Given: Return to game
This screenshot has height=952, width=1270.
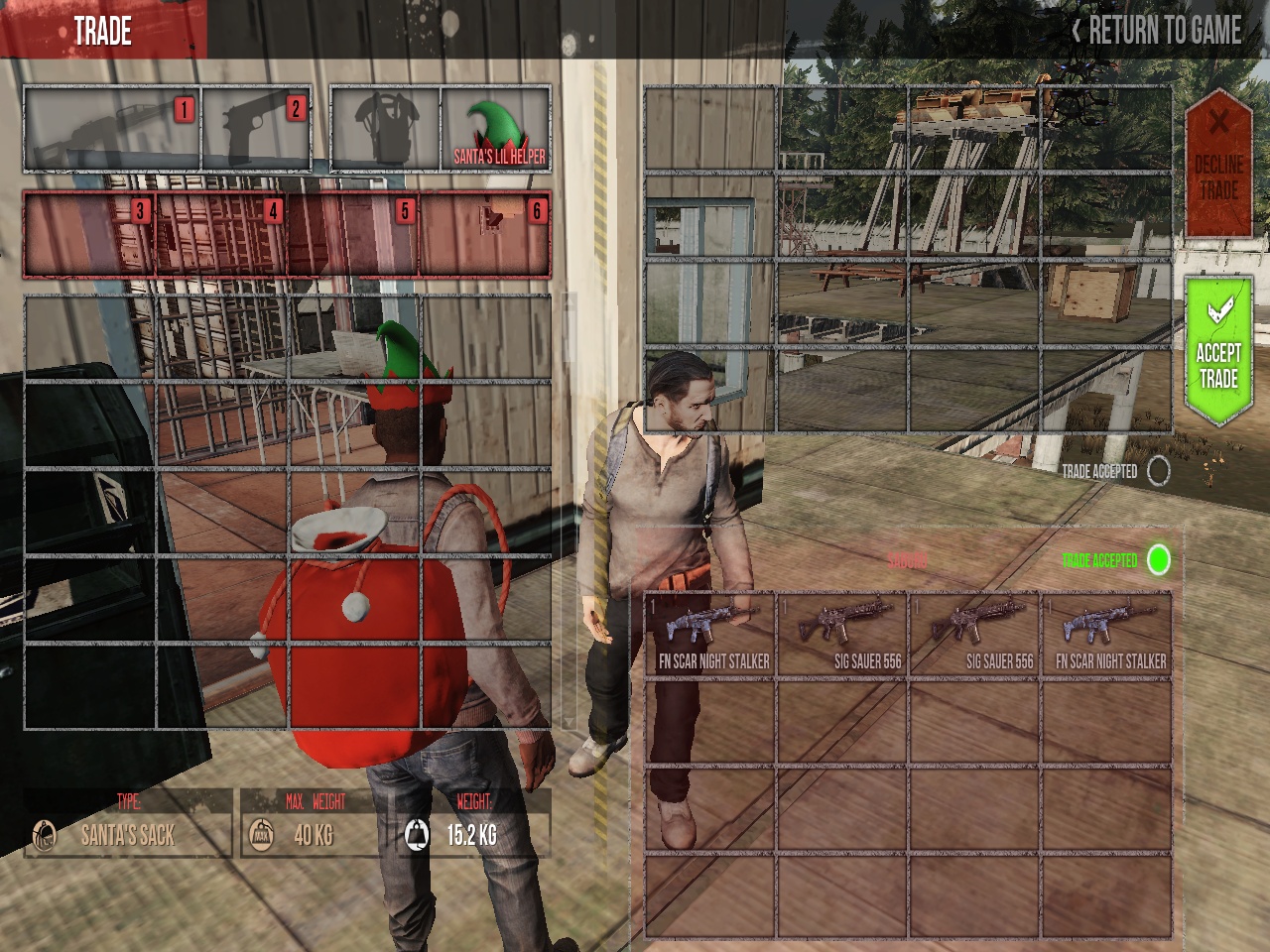Looking at the screenshot, I should [1157, 31].
